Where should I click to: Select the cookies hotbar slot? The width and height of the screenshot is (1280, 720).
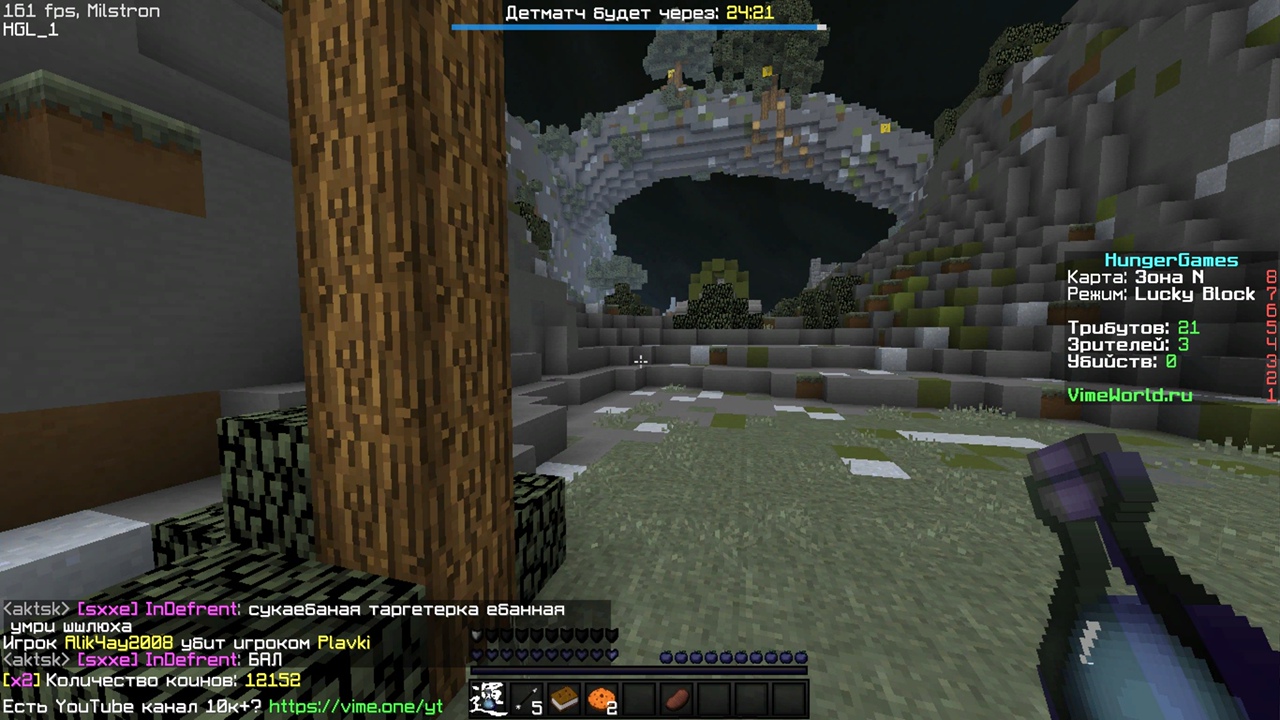602,698
